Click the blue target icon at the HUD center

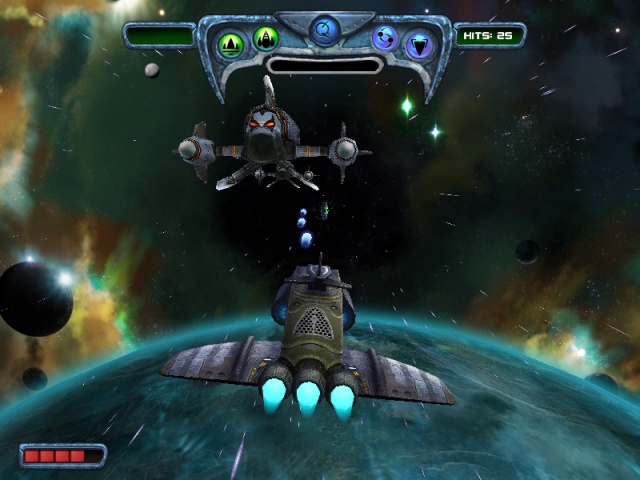pos(324,31)
